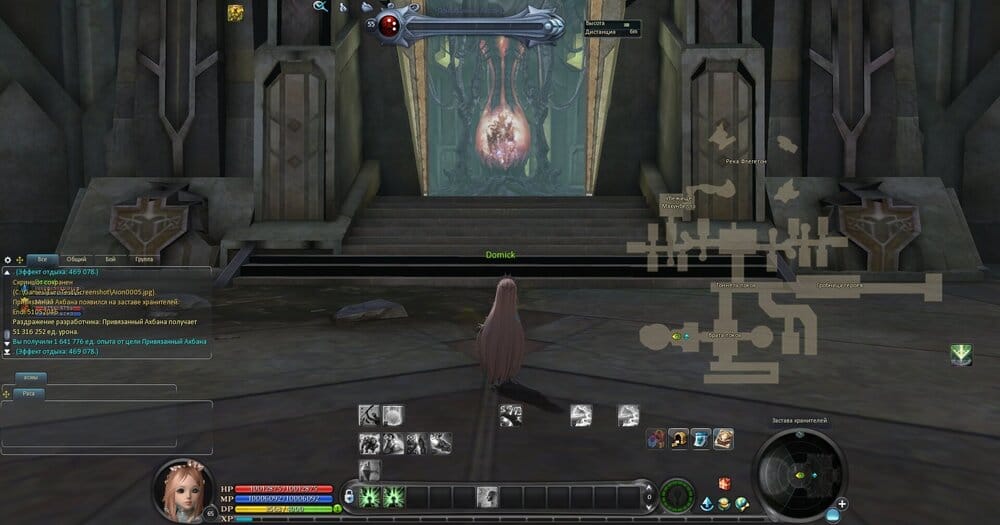
Task: Open the blue scroll menu icon
Action: [x=701, y=438]
